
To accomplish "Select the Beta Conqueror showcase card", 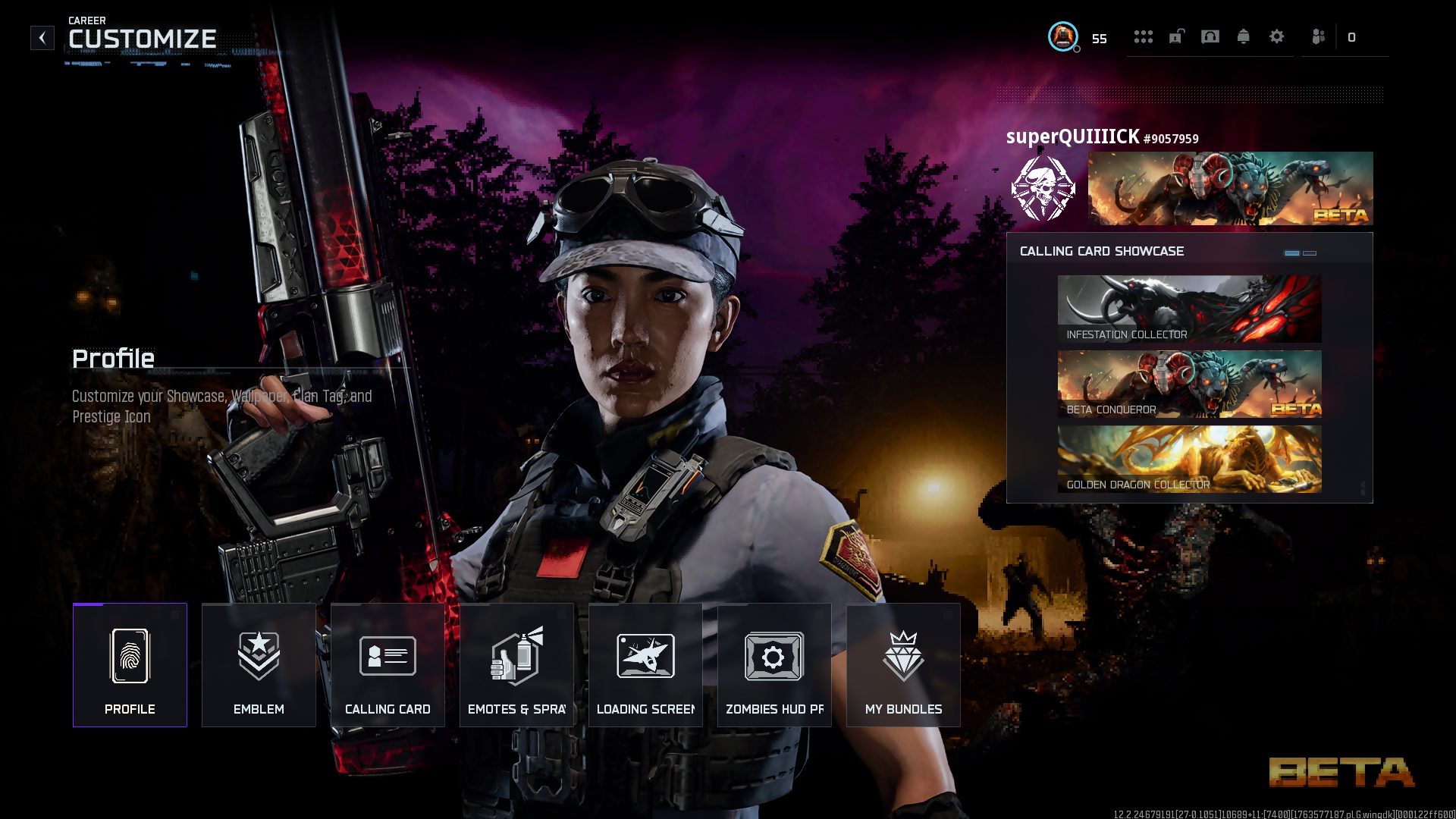I will 1189,384.
